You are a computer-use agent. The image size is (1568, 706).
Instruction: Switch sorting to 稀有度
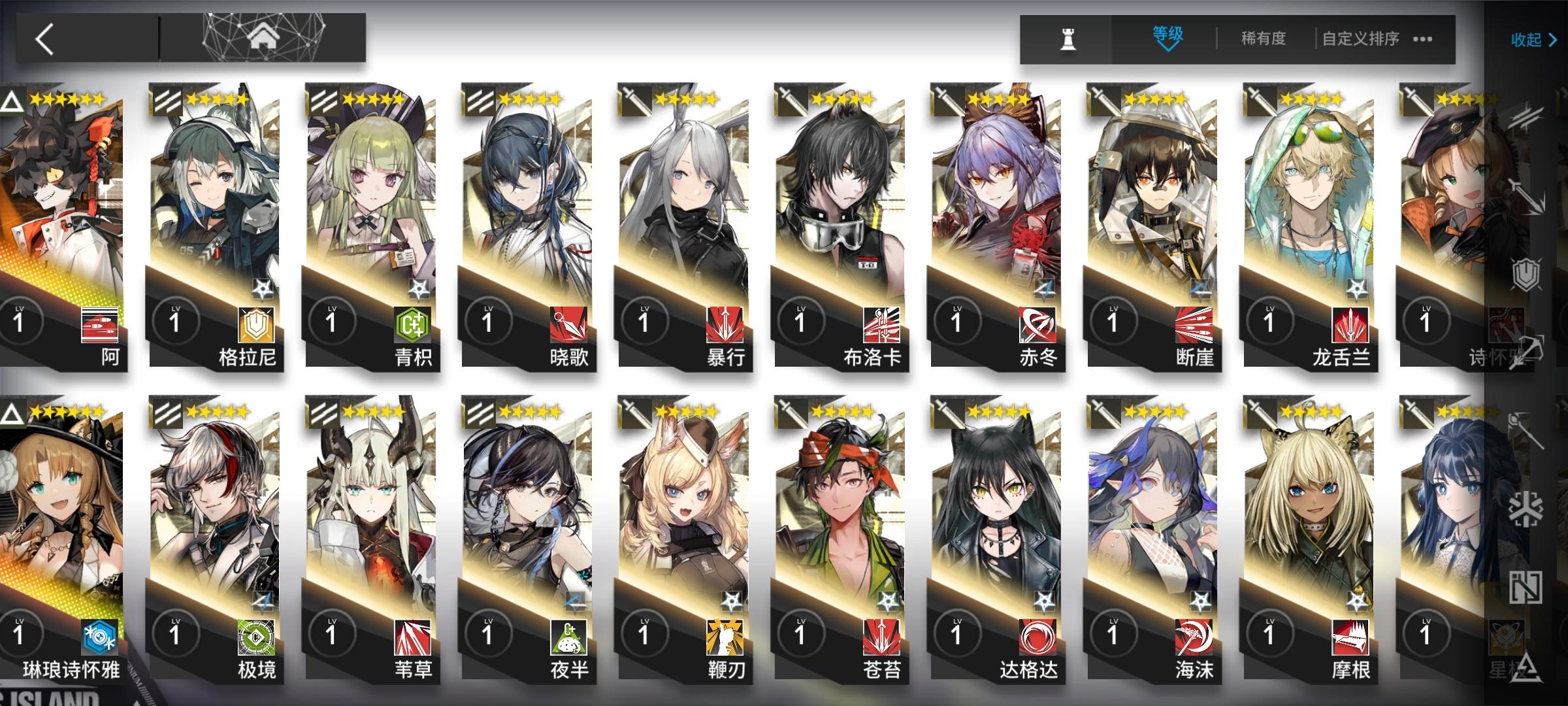tap(1264, 37)
